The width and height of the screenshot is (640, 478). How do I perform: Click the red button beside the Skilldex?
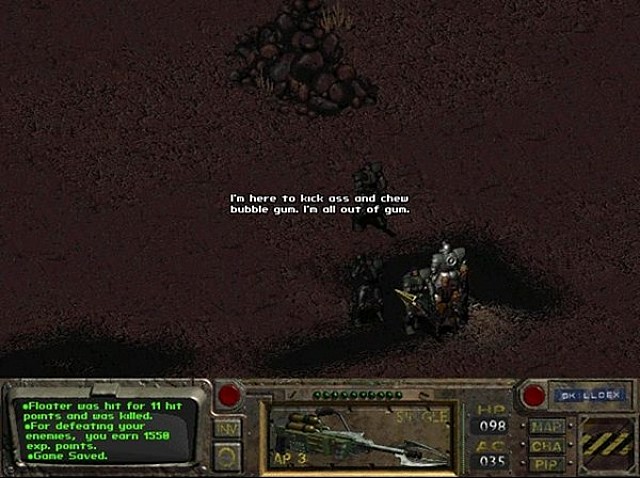tap(533, 395)
